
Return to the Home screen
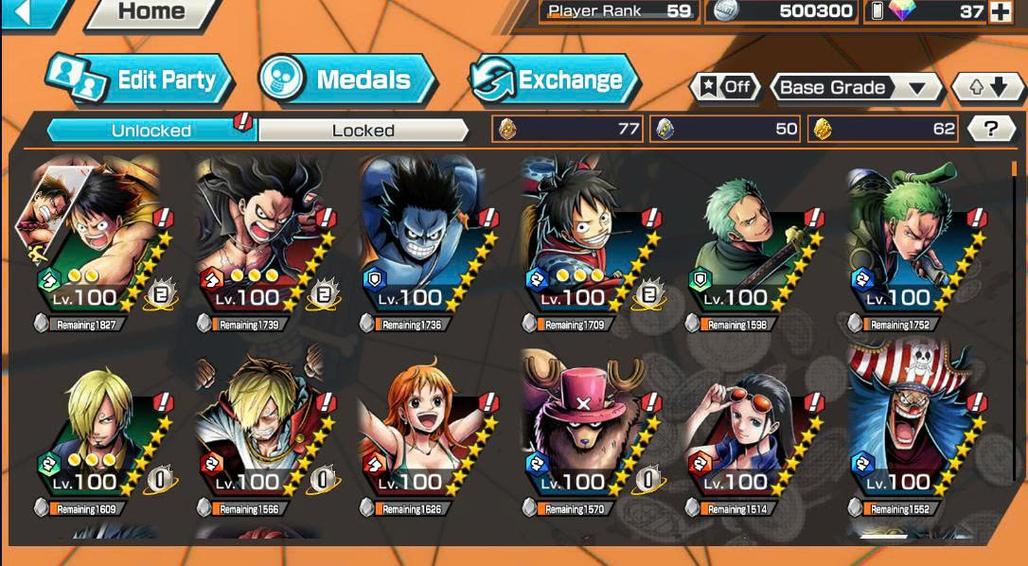point(152,13)
